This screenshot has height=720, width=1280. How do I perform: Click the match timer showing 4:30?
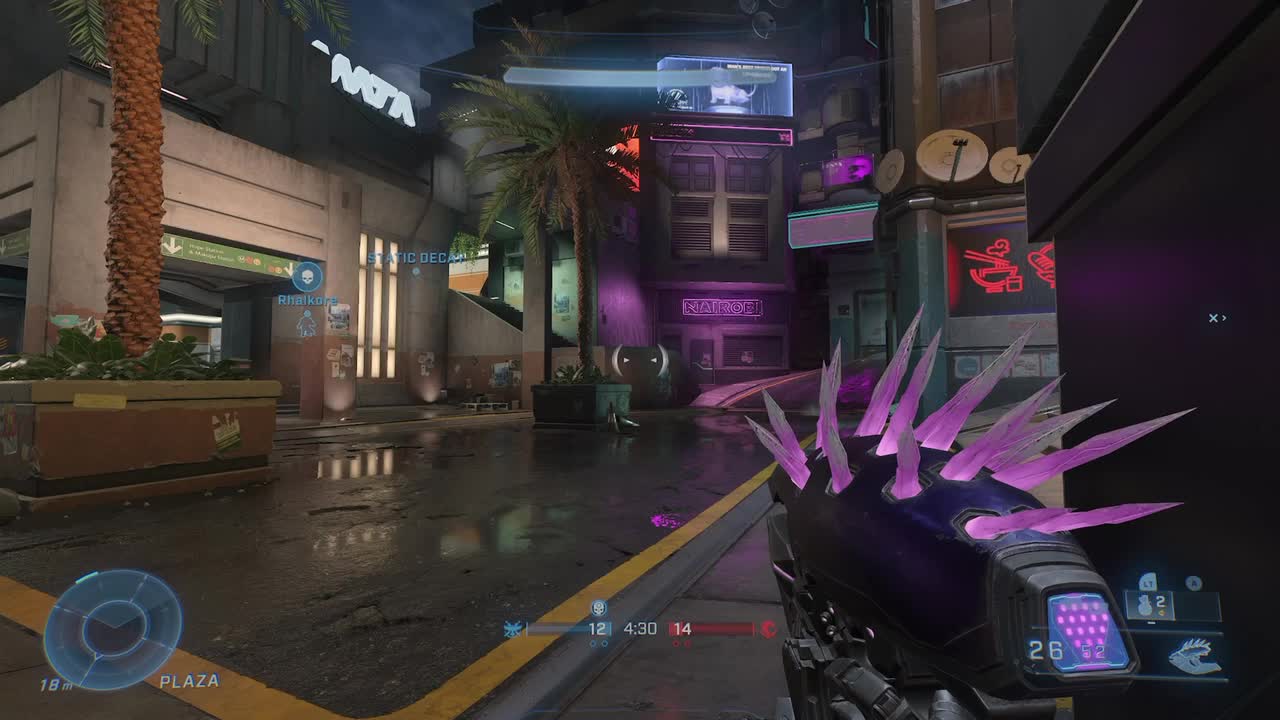click(x=641, y=628)
